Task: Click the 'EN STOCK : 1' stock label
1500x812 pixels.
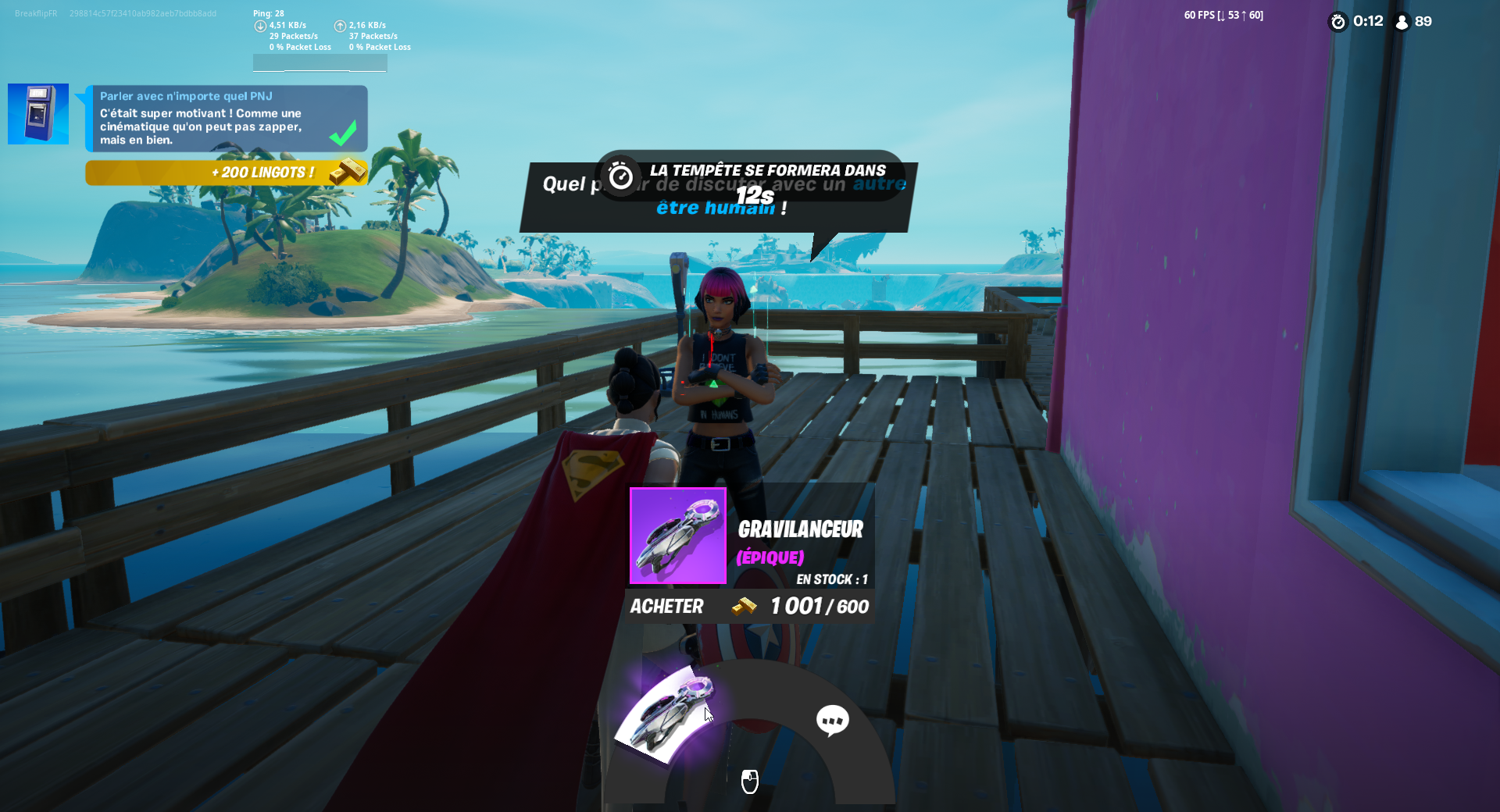Action: pyautogui.click(x=833, y=579)
